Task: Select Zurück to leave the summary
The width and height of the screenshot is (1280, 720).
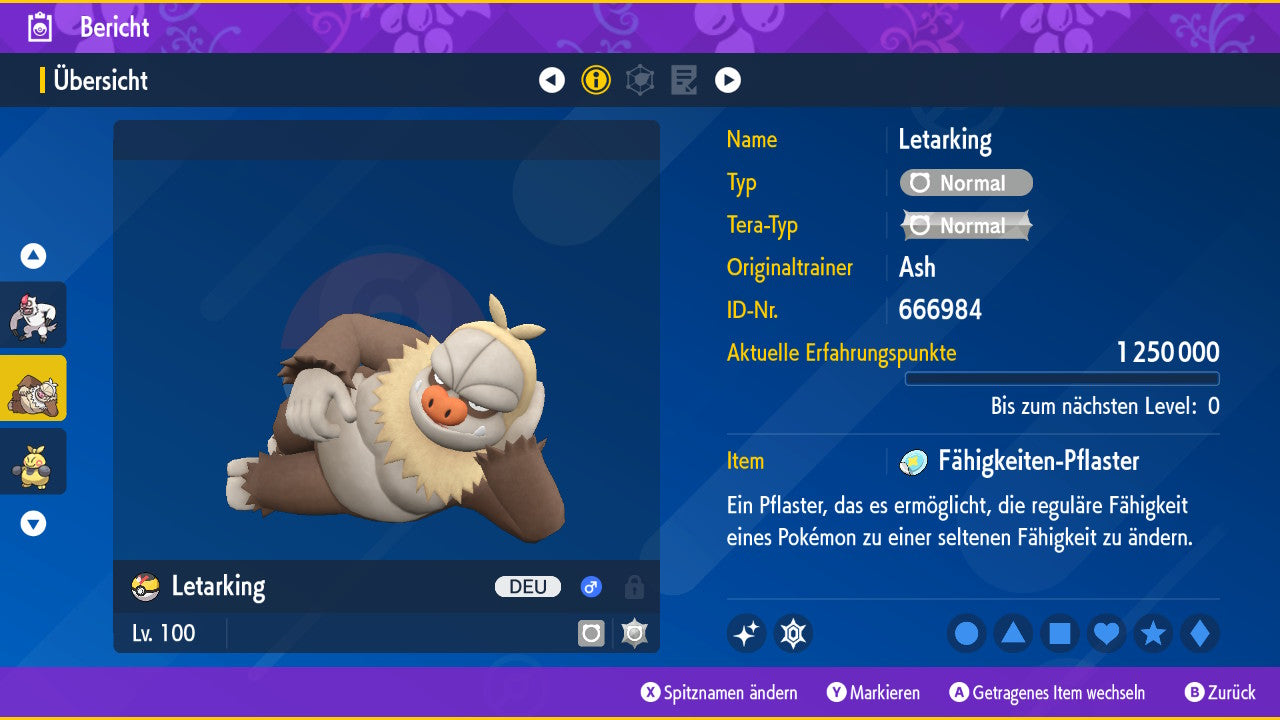Action: coord(1220,692)
